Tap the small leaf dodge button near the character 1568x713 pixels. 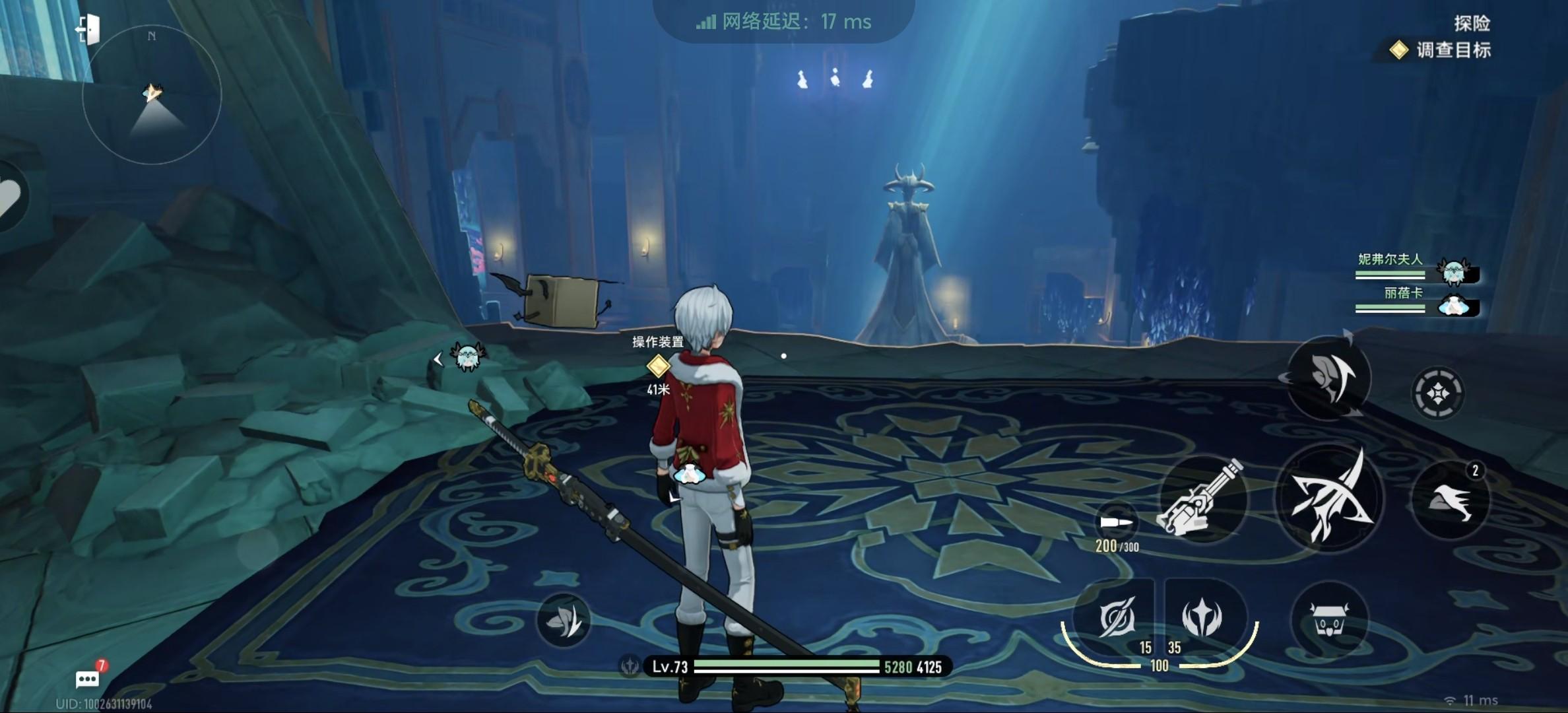563,620
